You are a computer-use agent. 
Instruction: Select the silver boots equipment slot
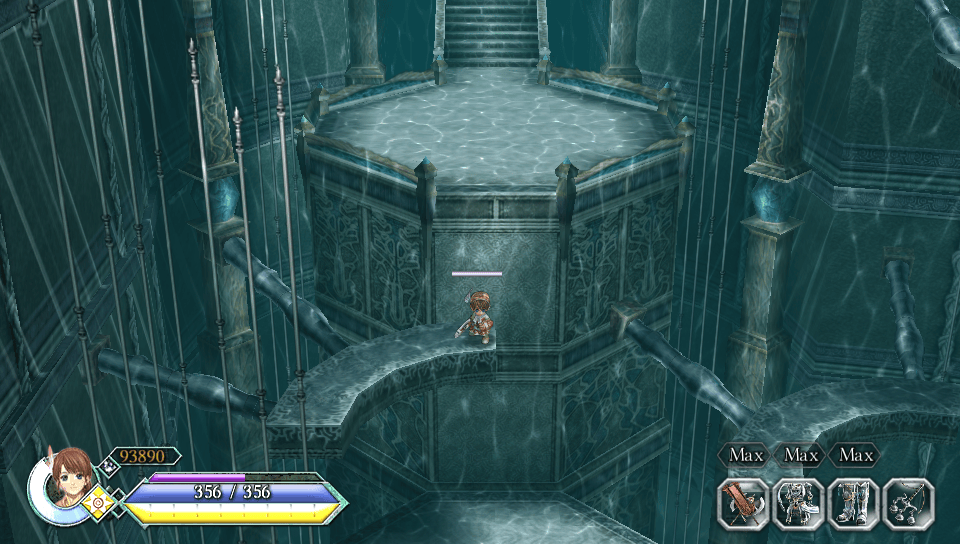(x=853, y=503)
